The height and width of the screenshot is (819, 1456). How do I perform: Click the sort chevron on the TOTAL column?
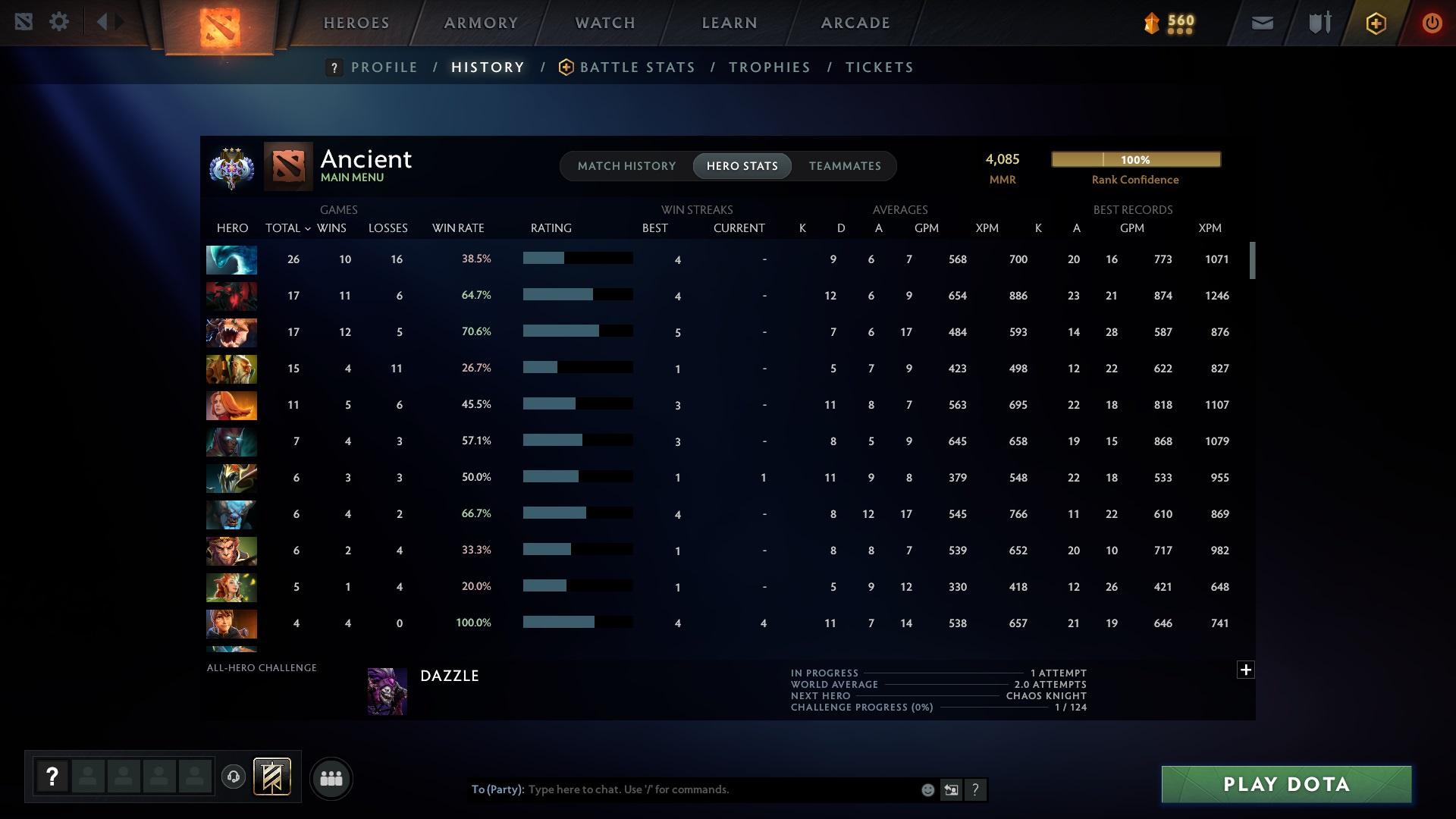(307, 228)
